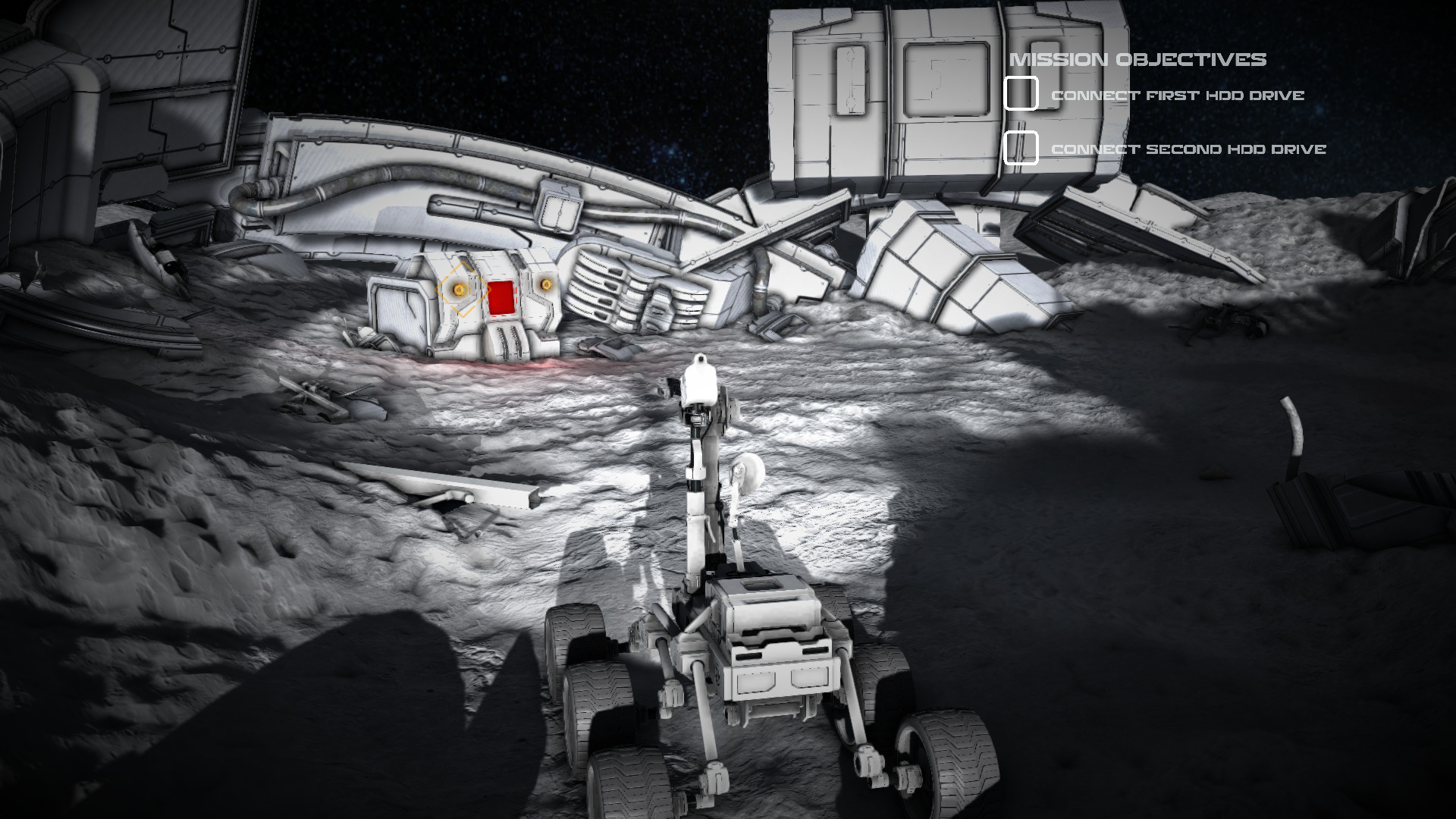The height and width of the screenshot is (819, 1456).
Task: Click the red highlighted slot panel
Action: [x=502, y=296]
